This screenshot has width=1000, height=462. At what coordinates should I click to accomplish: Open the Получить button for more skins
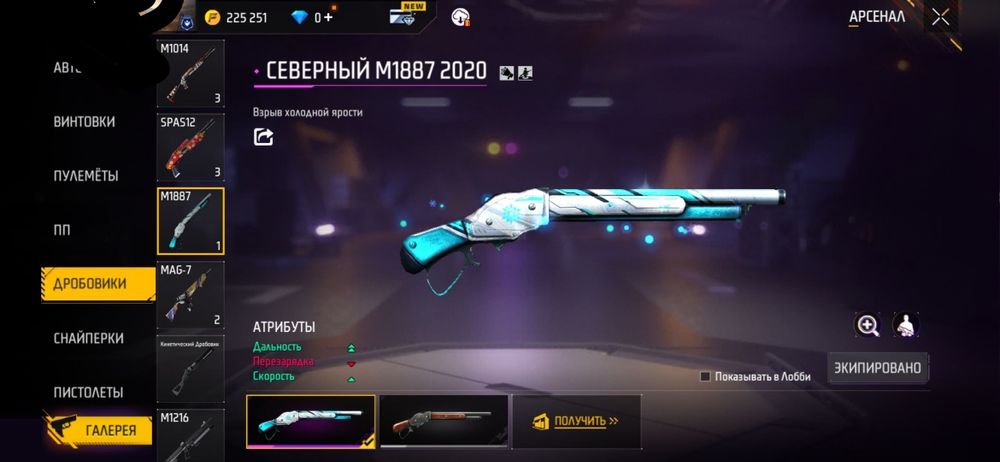[576, 421]
